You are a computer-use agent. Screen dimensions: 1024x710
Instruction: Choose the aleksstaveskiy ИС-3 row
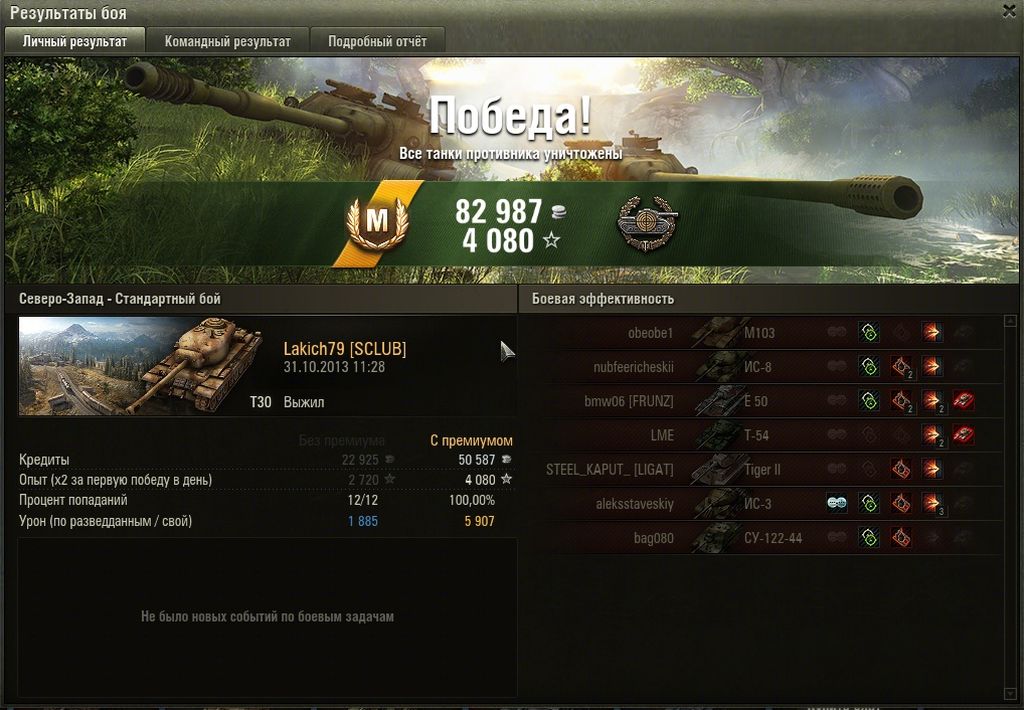point(760,504)
